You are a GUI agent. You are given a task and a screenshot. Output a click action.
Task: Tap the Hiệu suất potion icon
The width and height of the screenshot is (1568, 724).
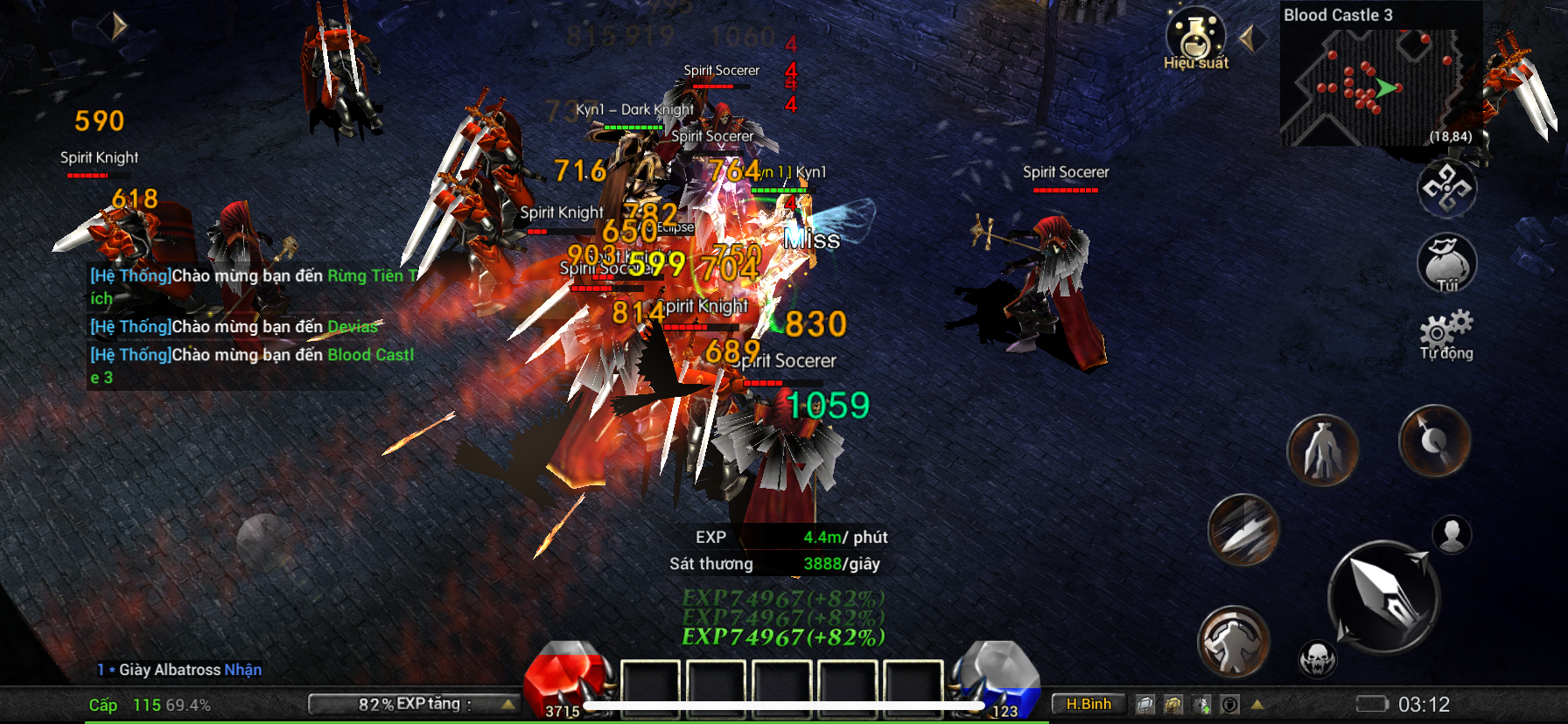coord(1195,38)
